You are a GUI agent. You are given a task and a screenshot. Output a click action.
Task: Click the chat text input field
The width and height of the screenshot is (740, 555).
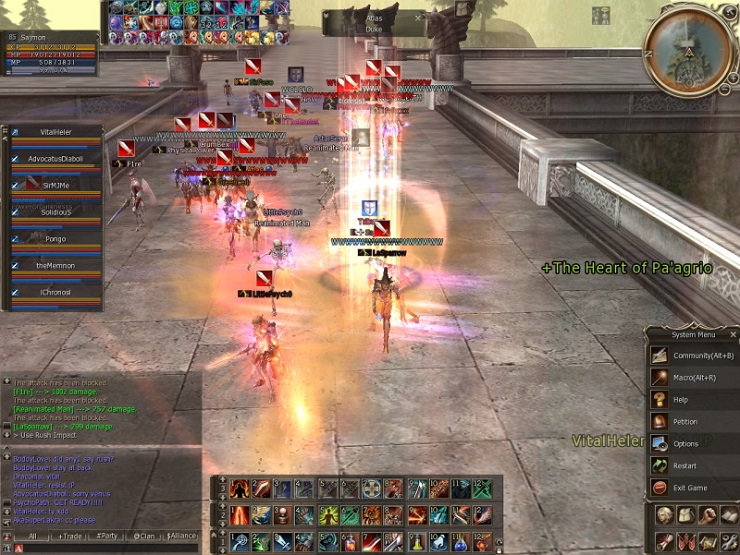(x=110, y=548)
